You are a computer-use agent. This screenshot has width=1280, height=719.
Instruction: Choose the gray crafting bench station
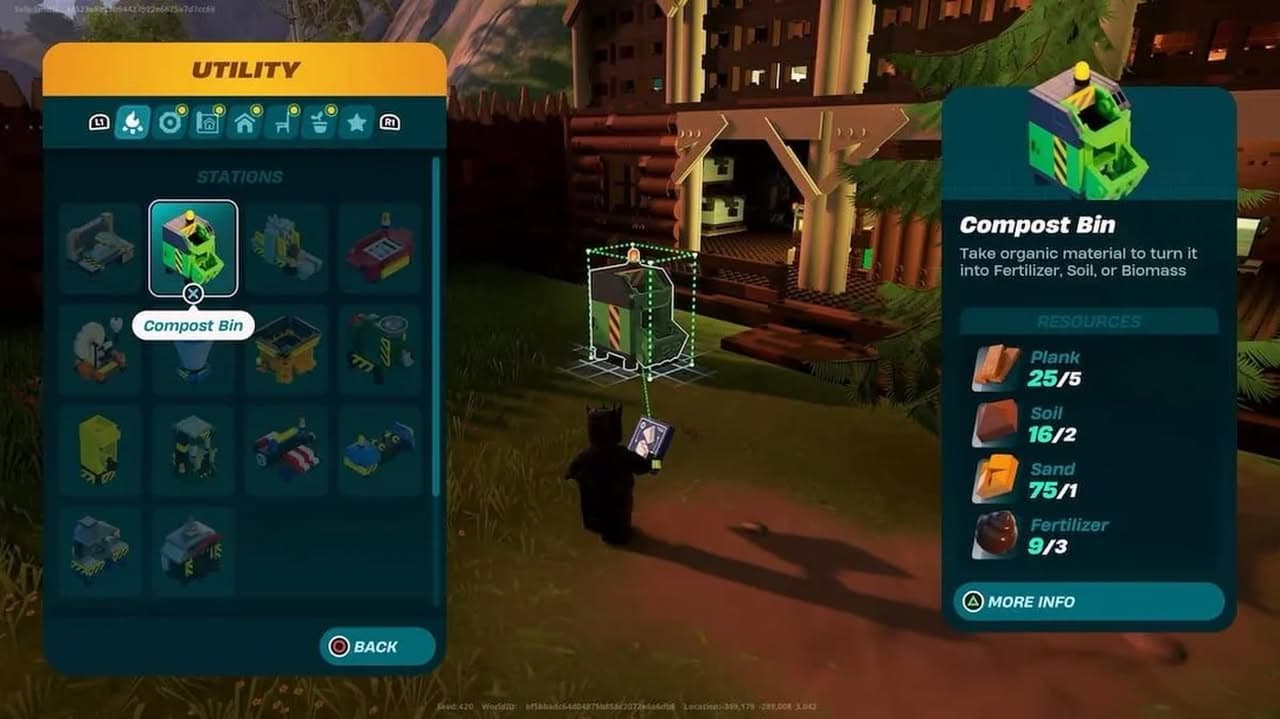(99, 247)
